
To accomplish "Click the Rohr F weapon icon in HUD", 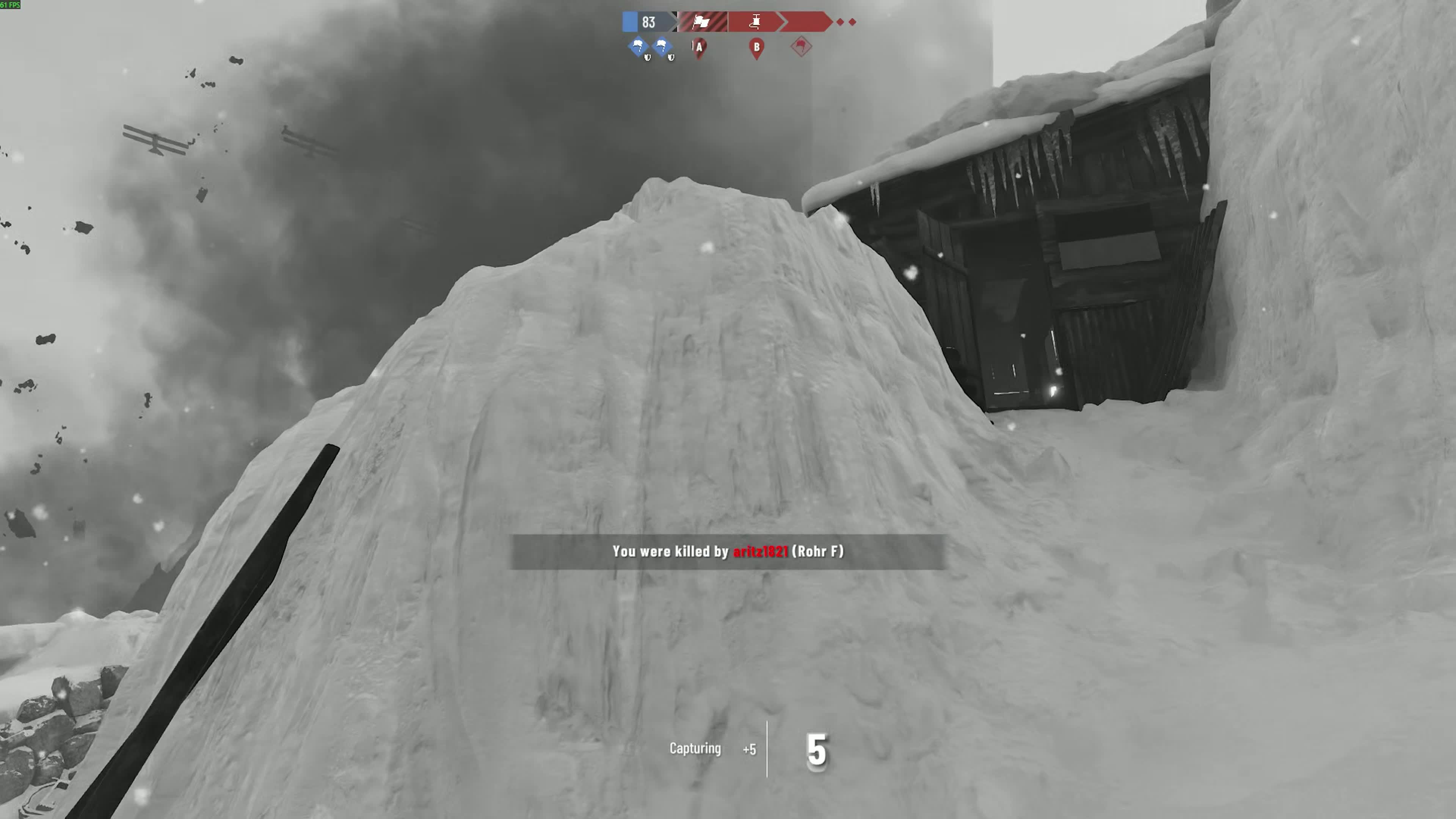I will pos(756,22).
